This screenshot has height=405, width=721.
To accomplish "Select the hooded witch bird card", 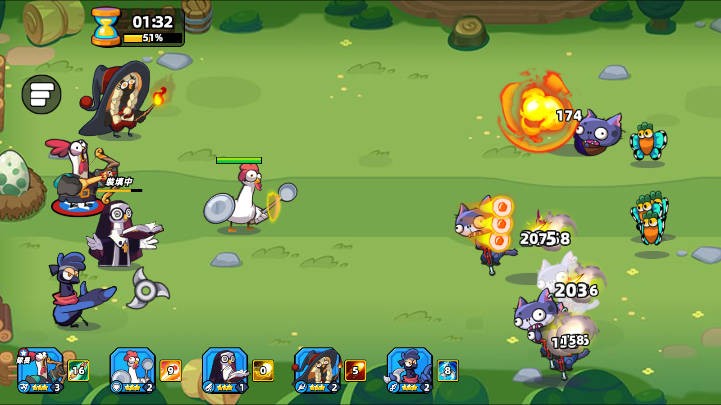I will (x=317, y=369).
